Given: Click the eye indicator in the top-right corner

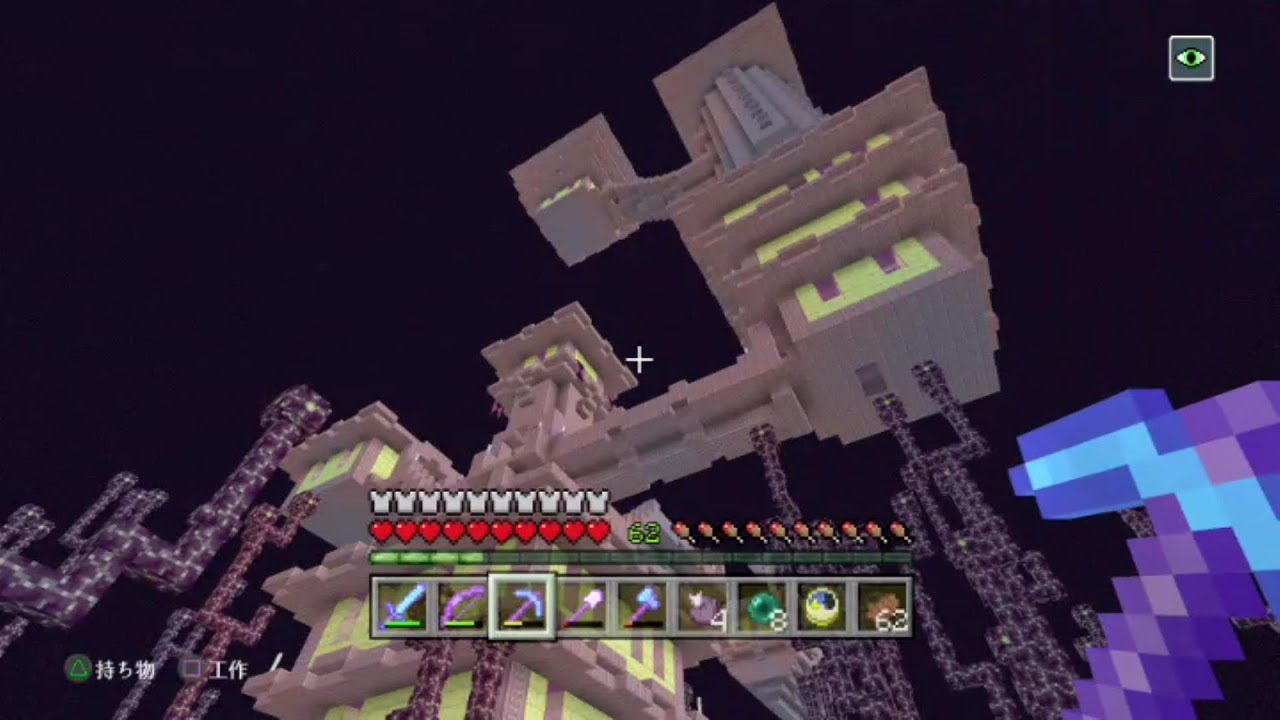Looking at the screenshot, I should [1191, 58].
